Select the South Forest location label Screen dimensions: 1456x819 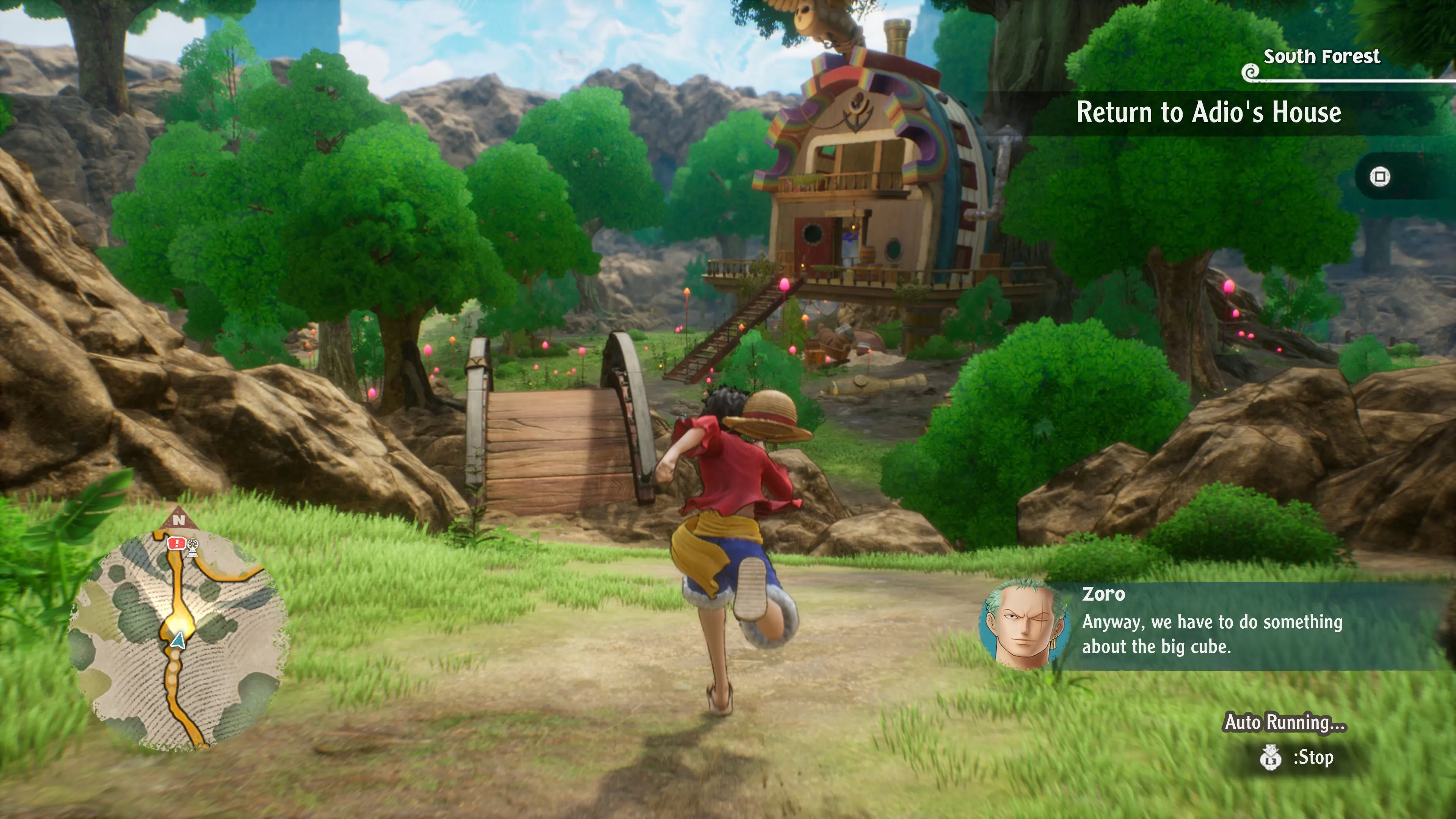pos(1321,56)
